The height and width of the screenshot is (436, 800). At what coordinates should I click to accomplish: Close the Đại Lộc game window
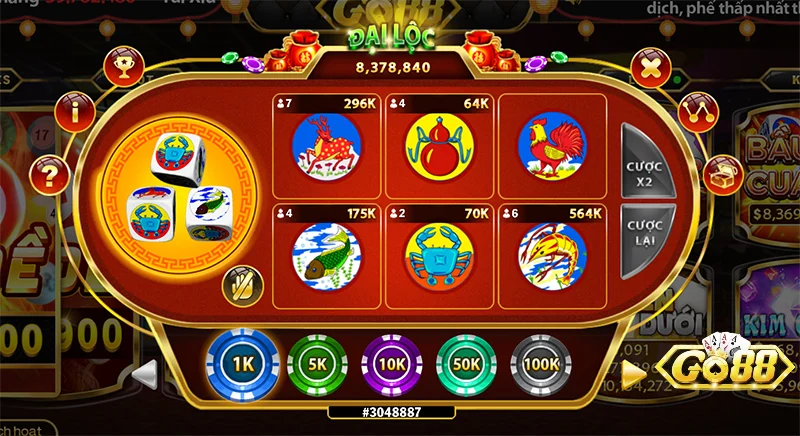point(650,69)
